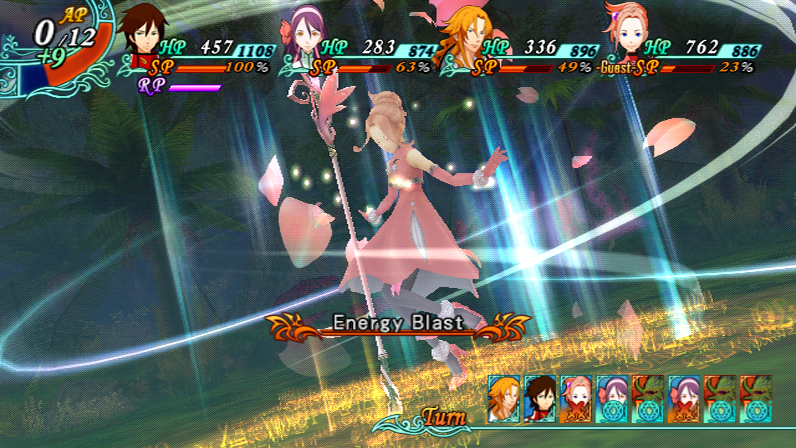Click the orange-haired man's turn order icon

504,397
